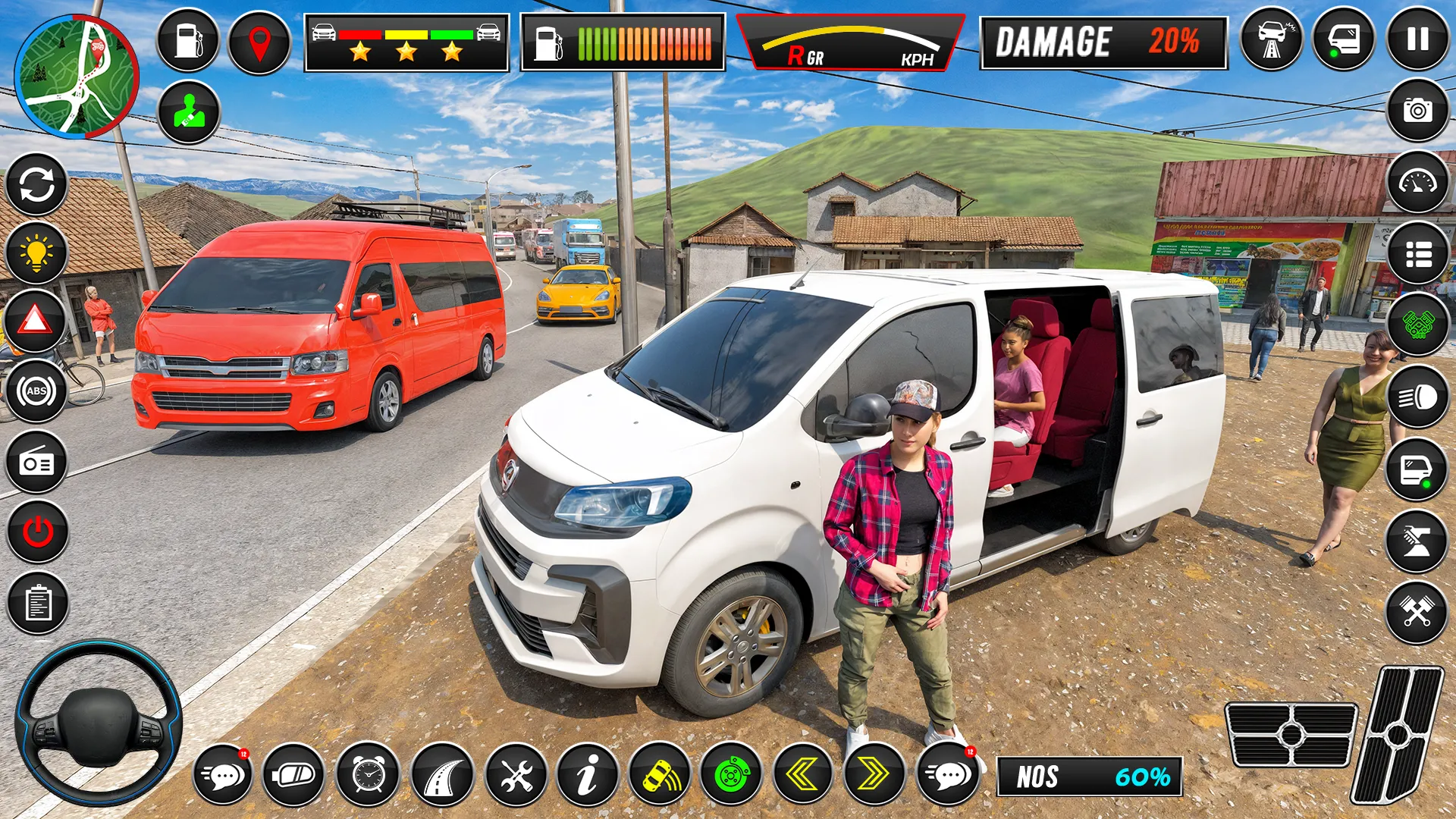
Task: Toggle the light bulb button
Action: [36, 253]
